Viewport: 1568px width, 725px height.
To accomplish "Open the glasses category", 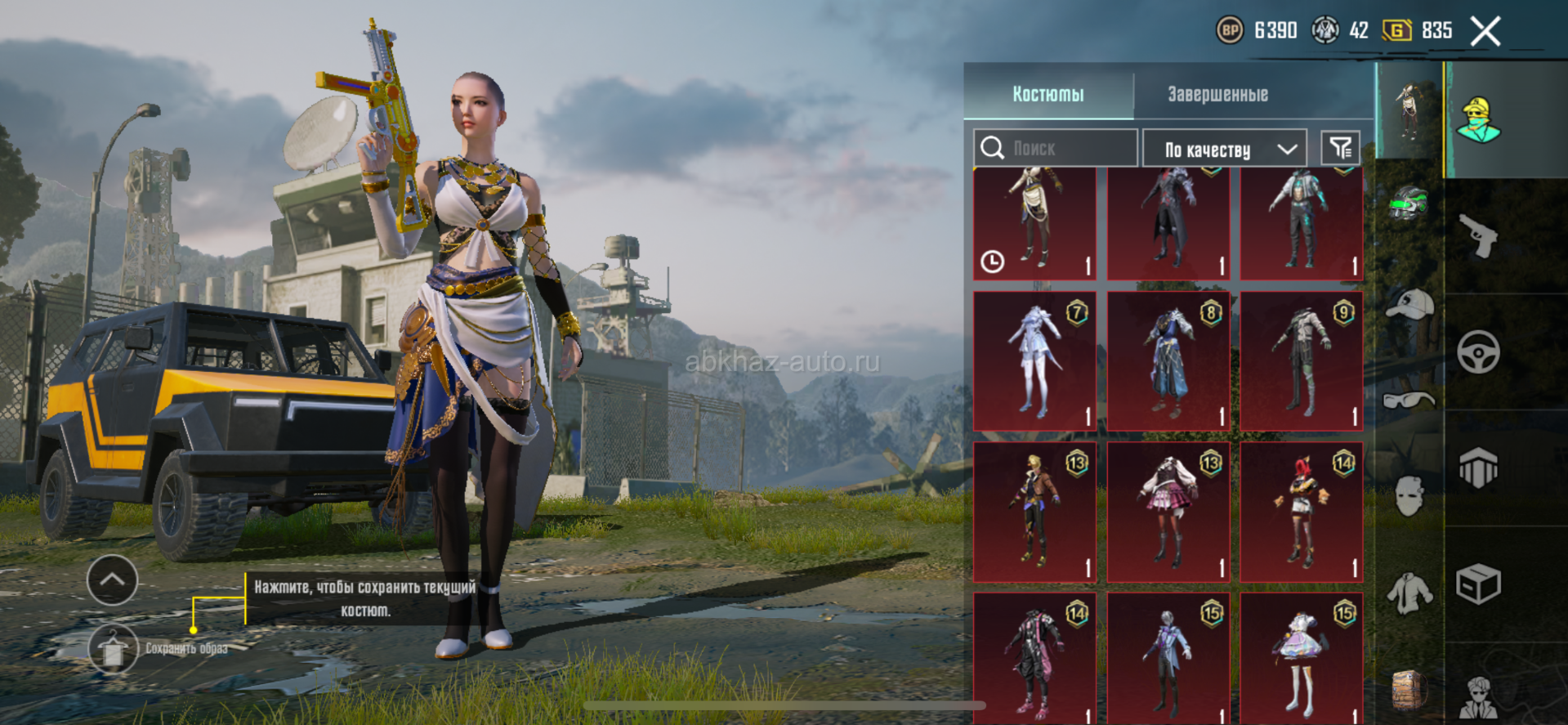I will tap(1409, 400).
